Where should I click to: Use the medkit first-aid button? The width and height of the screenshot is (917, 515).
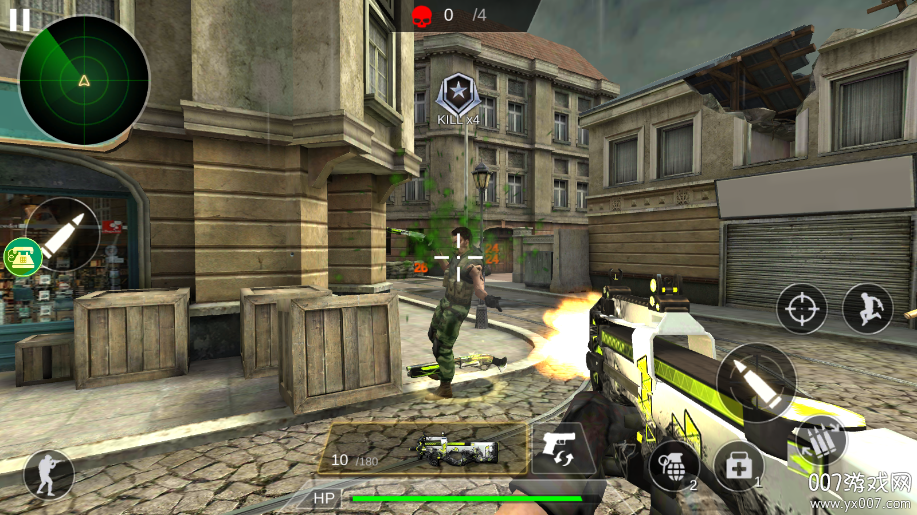coord(738,466)
